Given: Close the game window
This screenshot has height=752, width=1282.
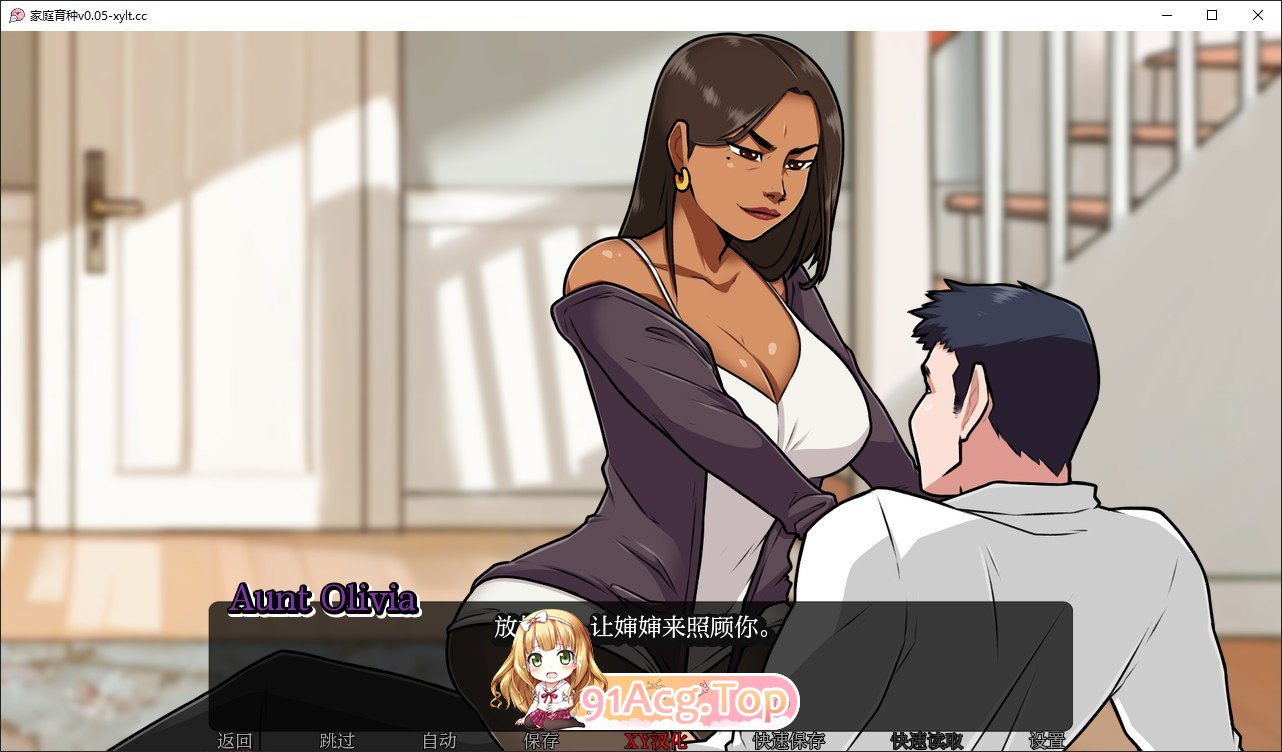Looking at the screenshot, I should [1258, 15].
